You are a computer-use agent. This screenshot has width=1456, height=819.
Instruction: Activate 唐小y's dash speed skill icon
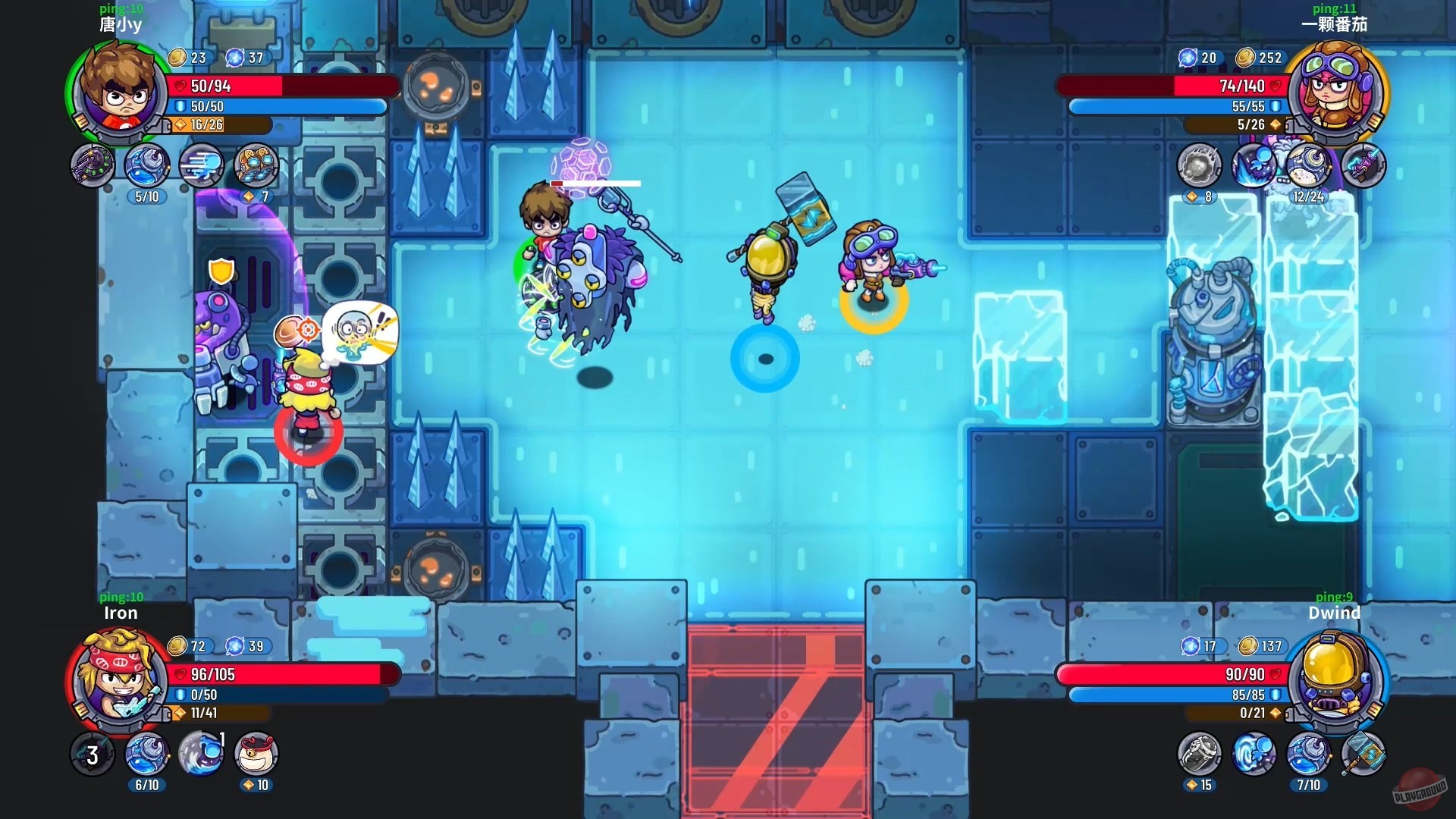pos(202,165)
